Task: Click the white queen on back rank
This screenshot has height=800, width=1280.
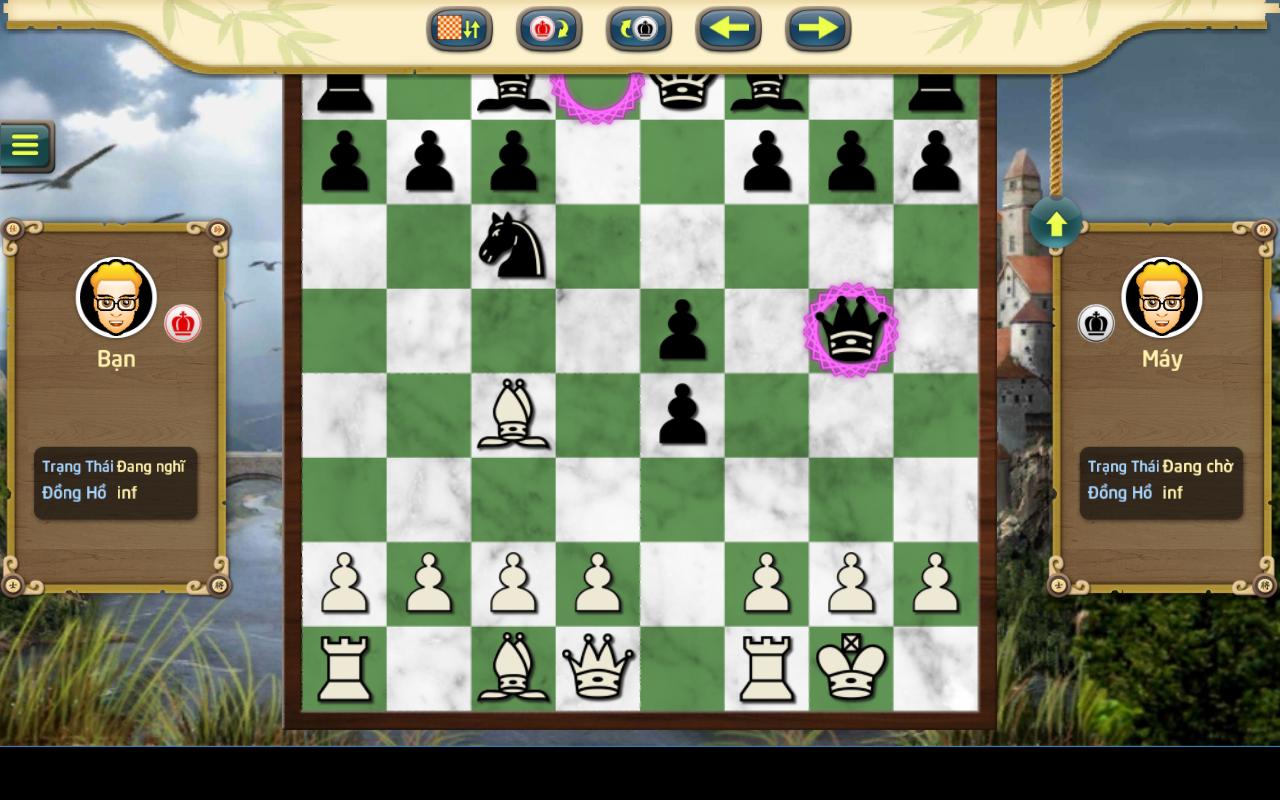Action: [x=597, y=668]
